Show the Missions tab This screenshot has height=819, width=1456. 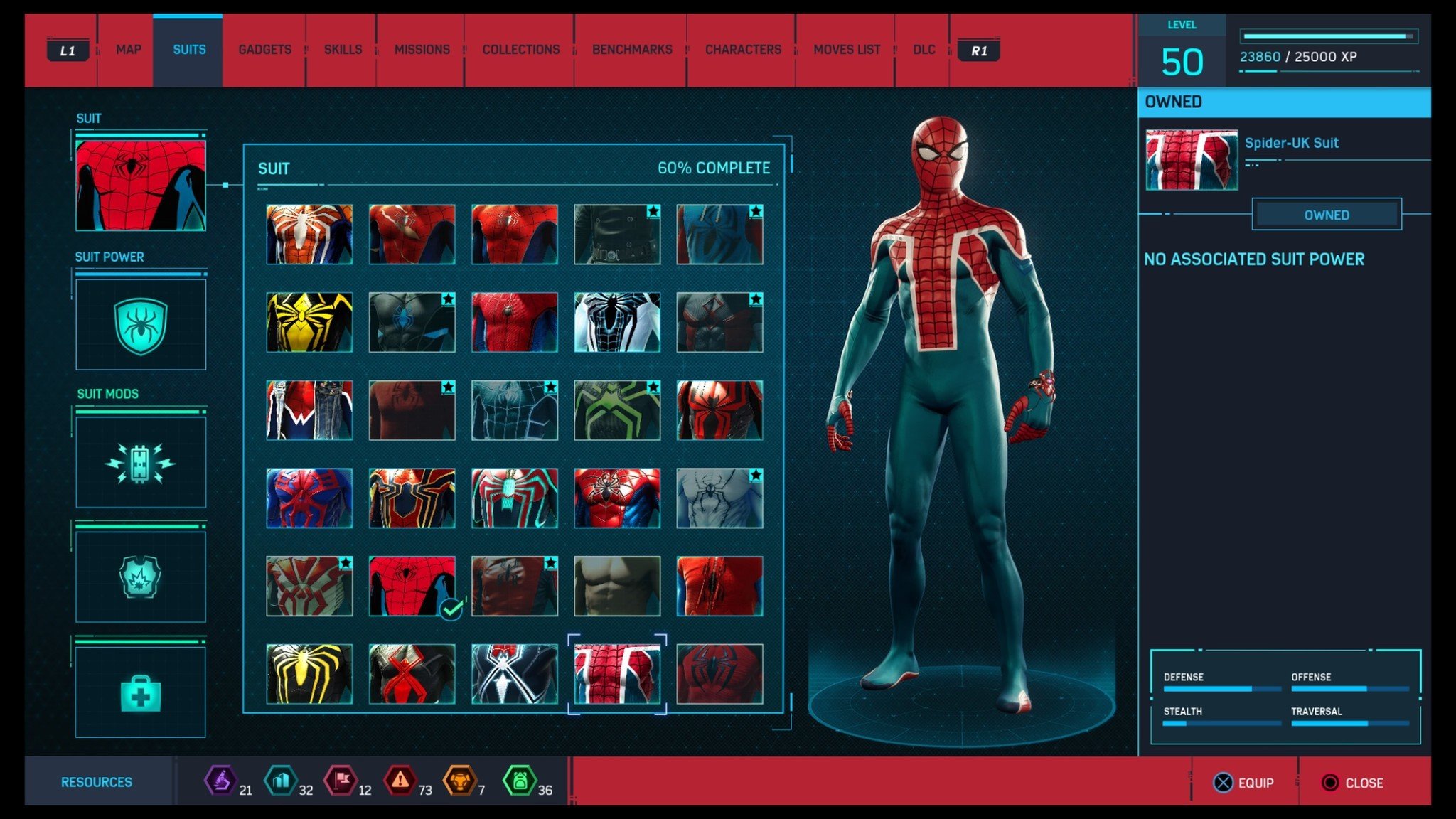[x=422, y=50]
